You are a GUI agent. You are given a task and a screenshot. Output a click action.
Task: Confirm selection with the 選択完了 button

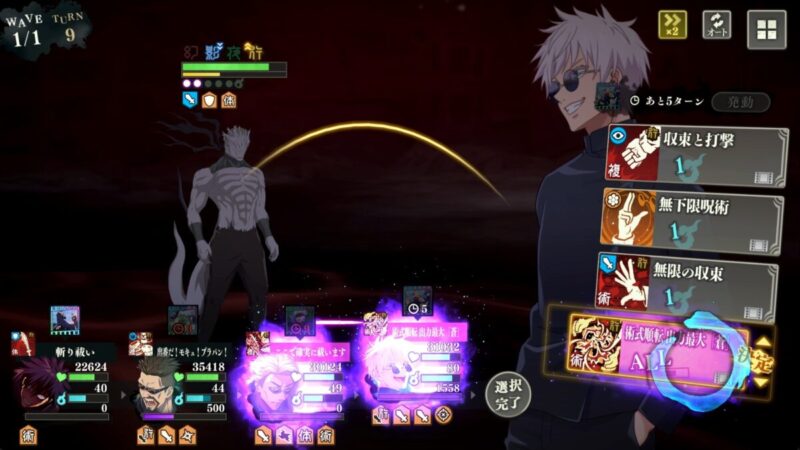point(507,394)
